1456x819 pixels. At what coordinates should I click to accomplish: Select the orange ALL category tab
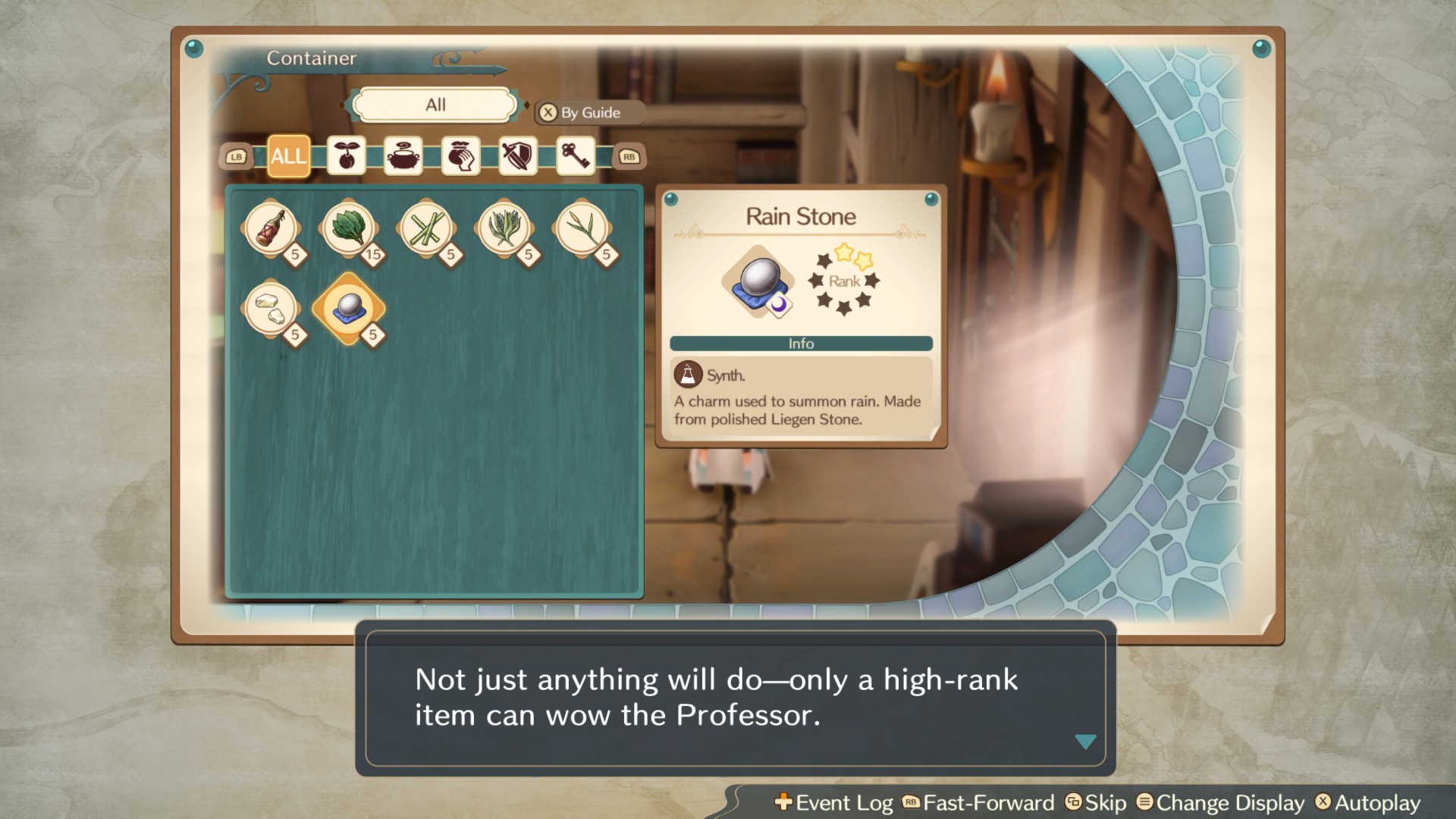click(289, 156)
